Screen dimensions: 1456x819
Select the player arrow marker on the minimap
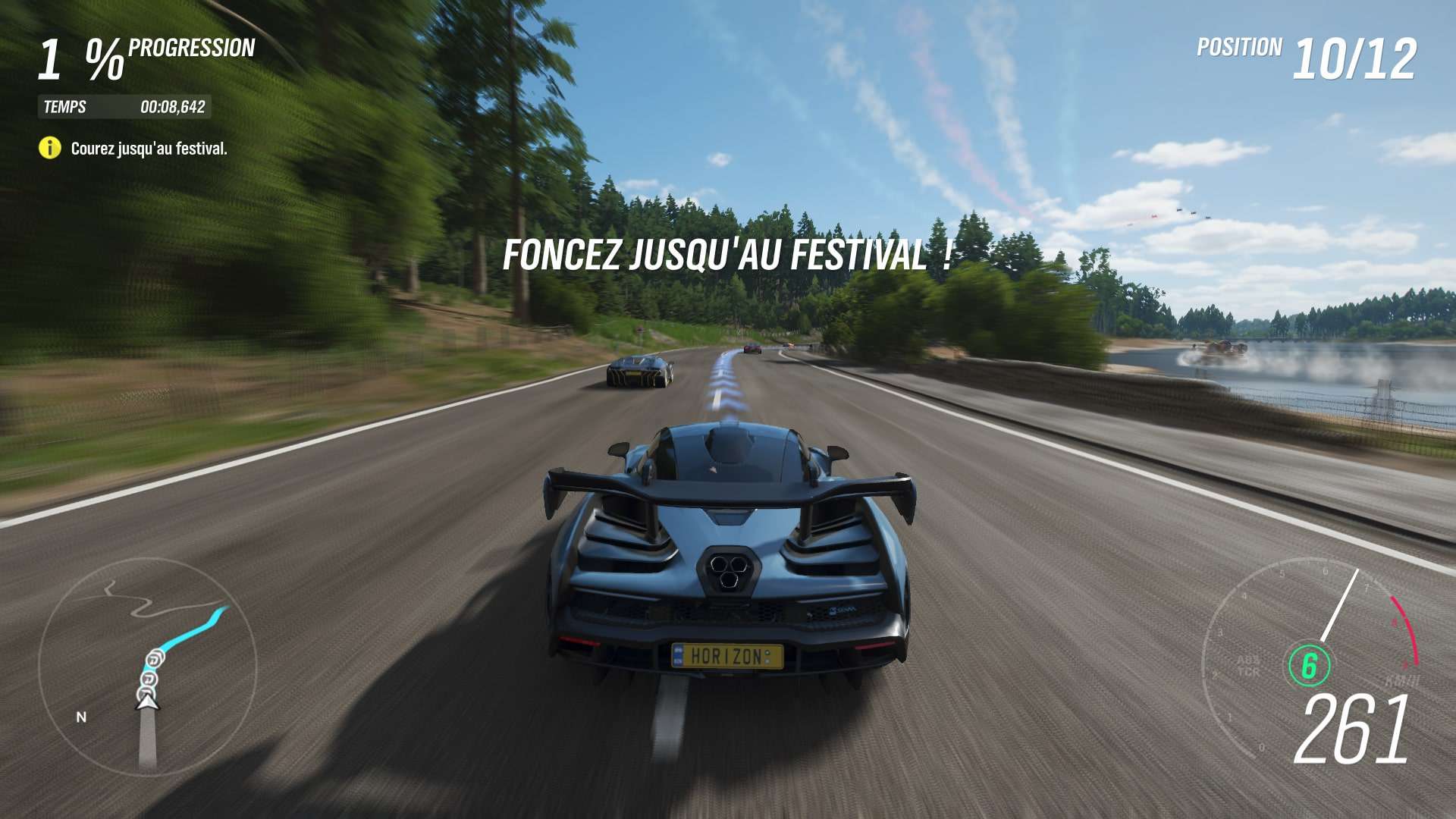tap(147, 702)
